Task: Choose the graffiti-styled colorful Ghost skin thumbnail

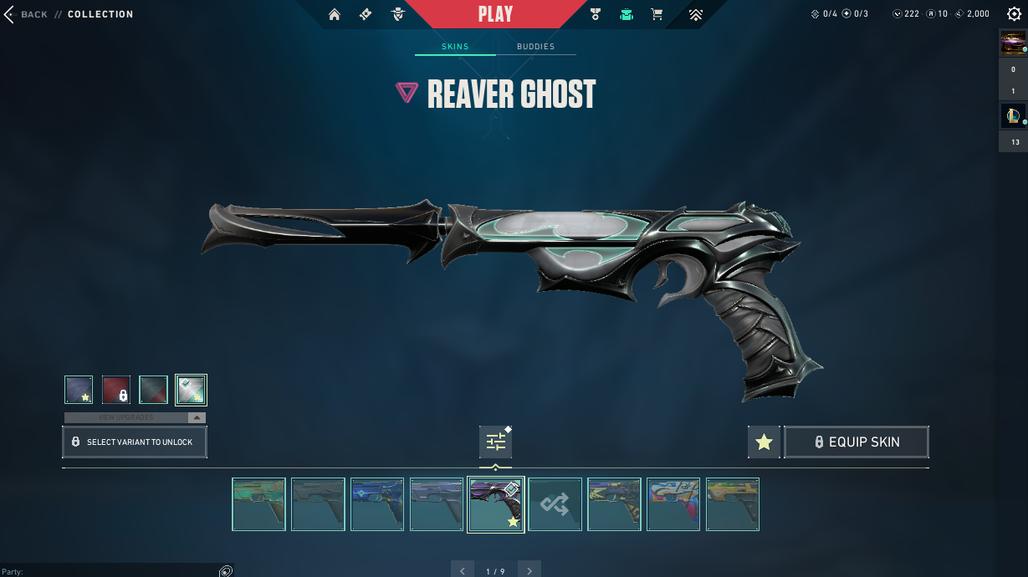Action: click(673, 504)
